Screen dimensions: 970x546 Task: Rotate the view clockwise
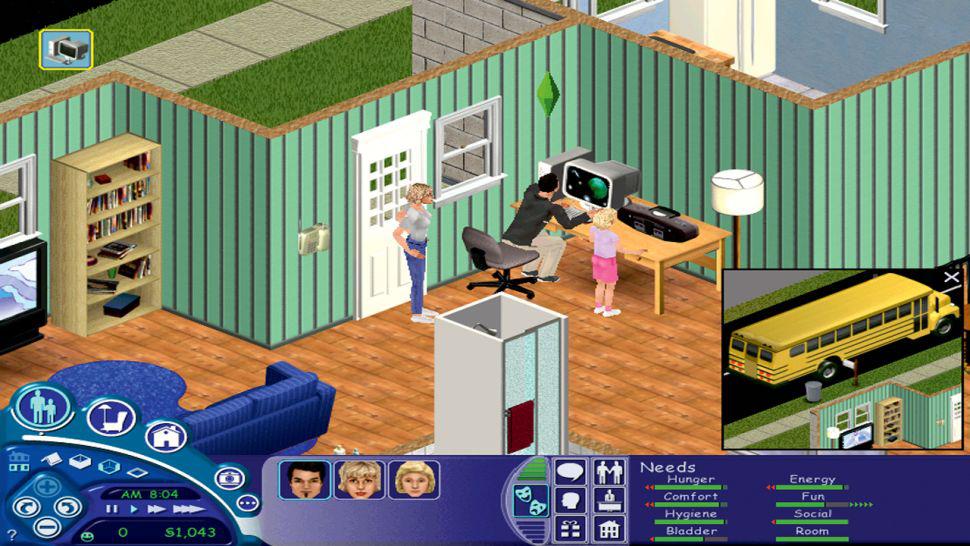(65, 505)
